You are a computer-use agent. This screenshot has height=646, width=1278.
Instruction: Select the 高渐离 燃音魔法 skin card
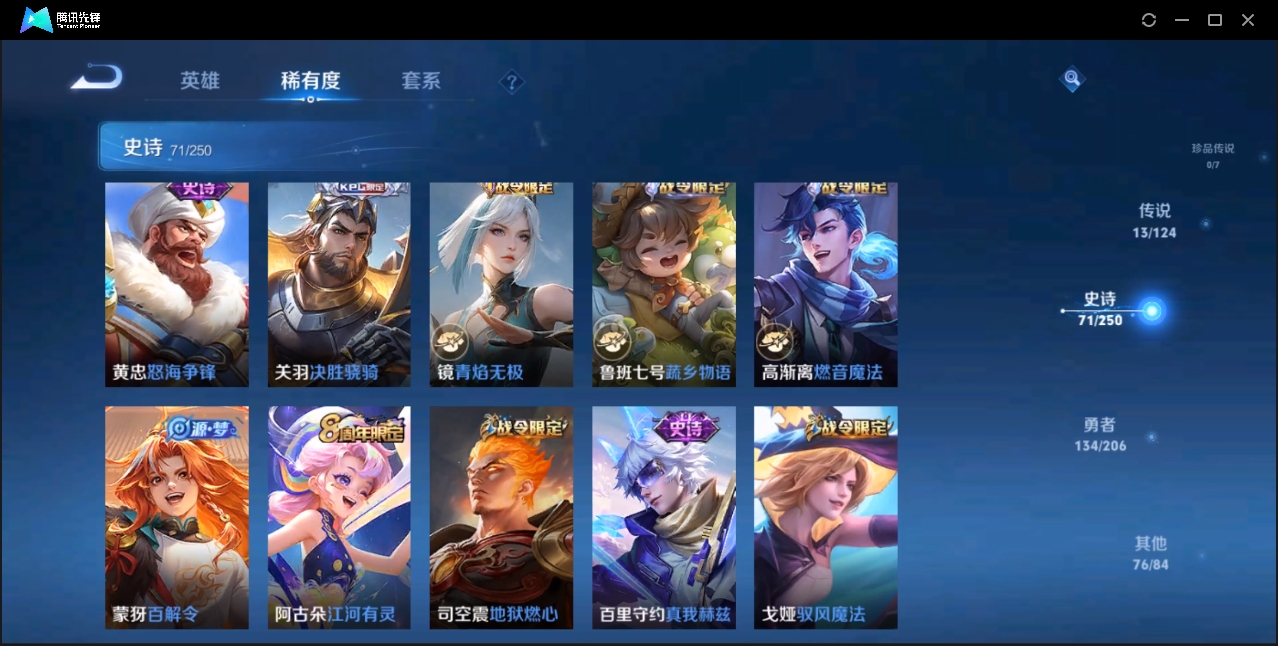(x=825, y=284)
